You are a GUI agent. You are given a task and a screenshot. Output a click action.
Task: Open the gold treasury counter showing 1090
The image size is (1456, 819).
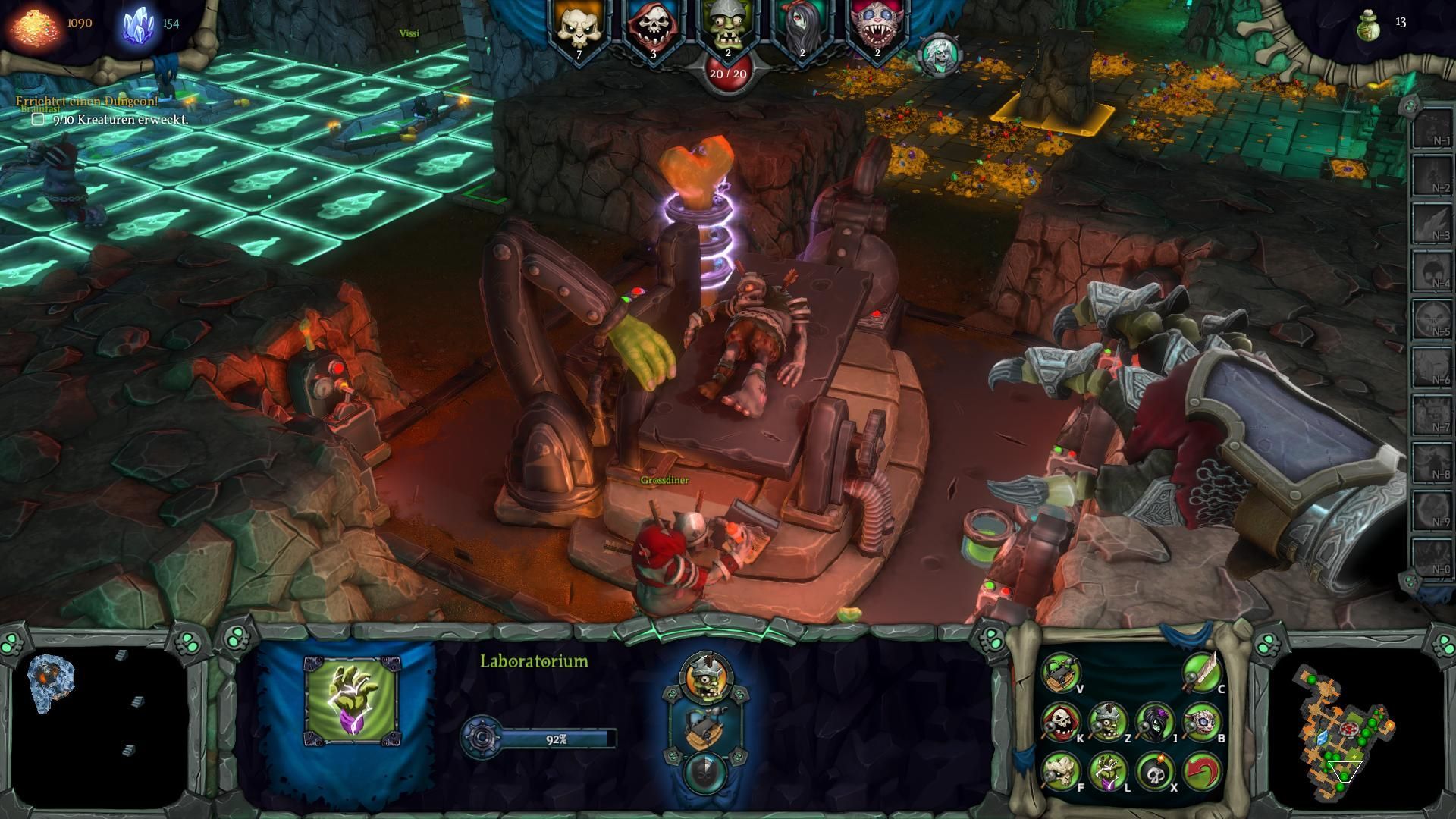(x=53, y=23)
